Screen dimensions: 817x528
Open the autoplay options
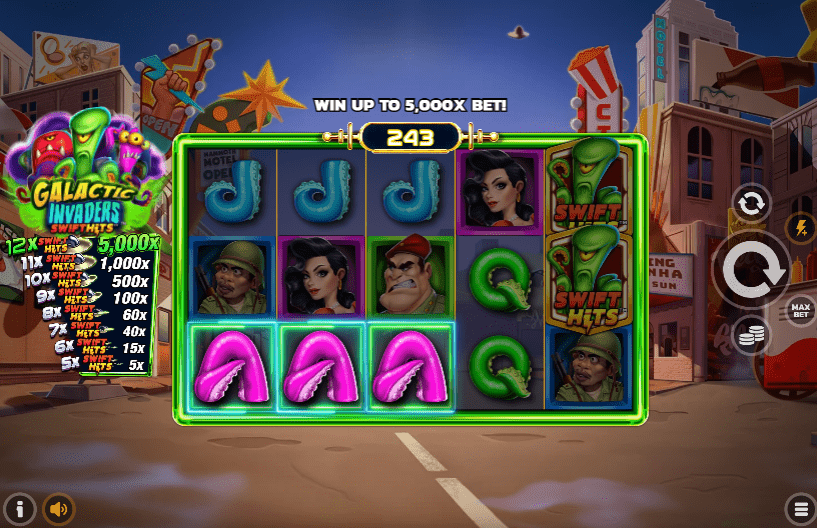pos(750,204)
